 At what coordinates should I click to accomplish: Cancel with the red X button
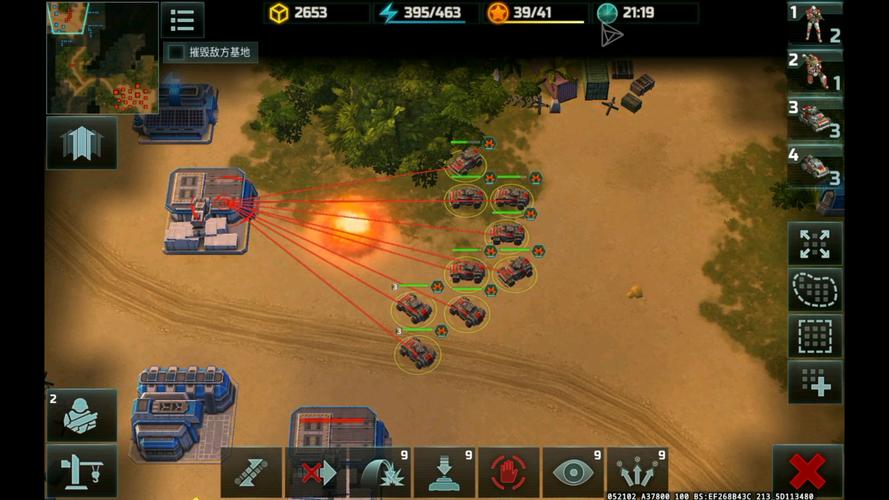(x=807, y=471)
